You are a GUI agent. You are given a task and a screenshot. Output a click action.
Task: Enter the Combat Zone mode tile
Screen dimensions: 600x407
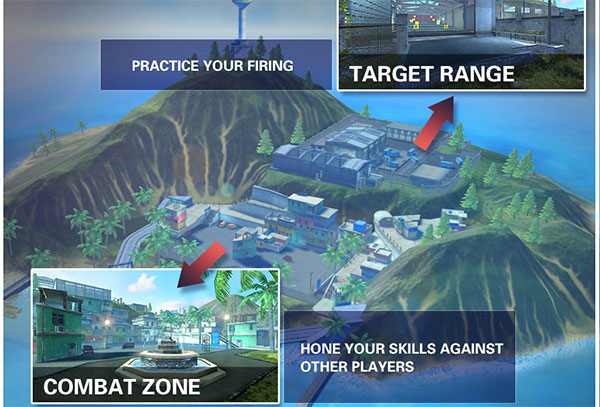coord(154,335)
